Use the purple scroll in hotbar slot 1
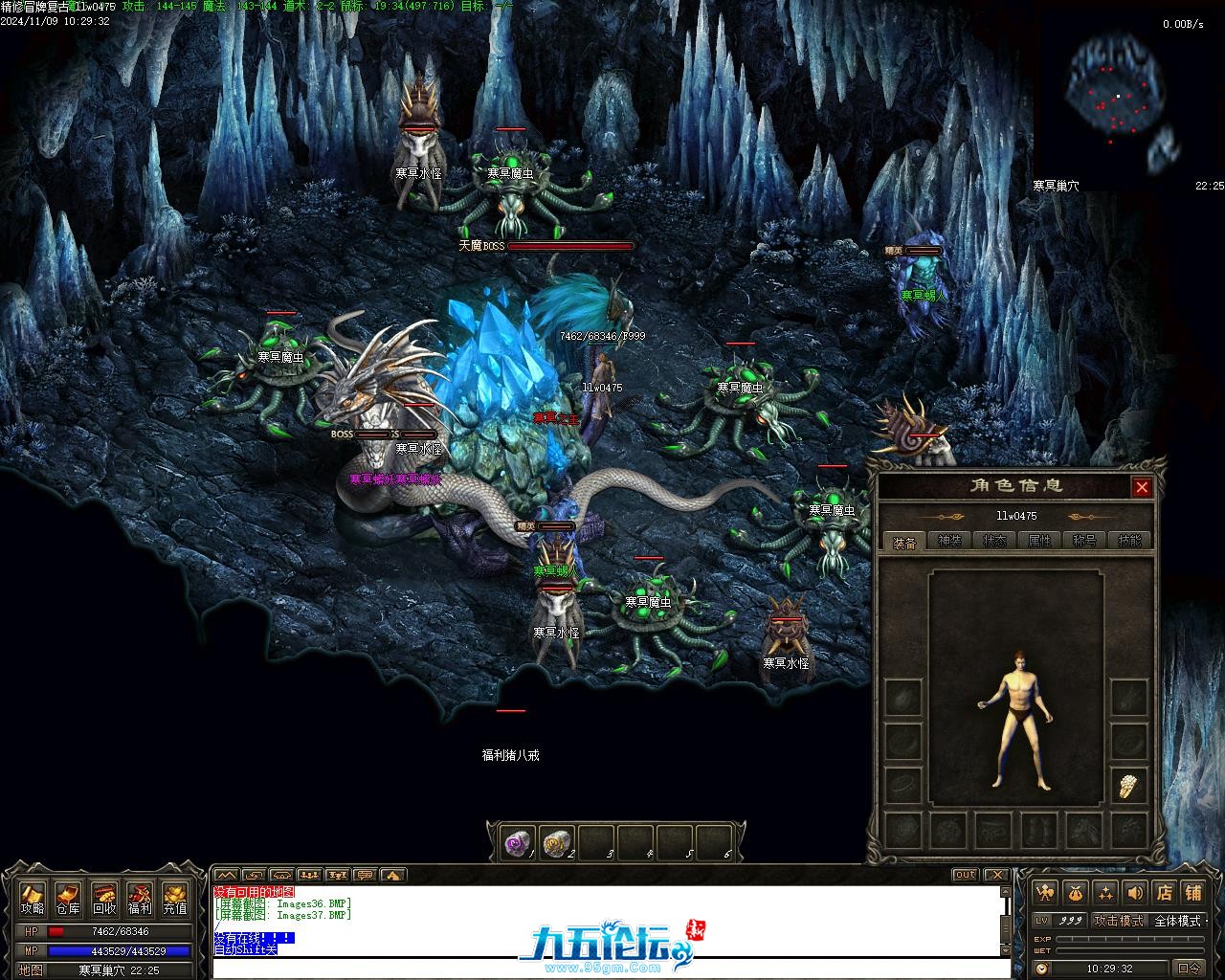Image resolution: width=1225 pixels, height=980 pixels. [x=517, y=842]
